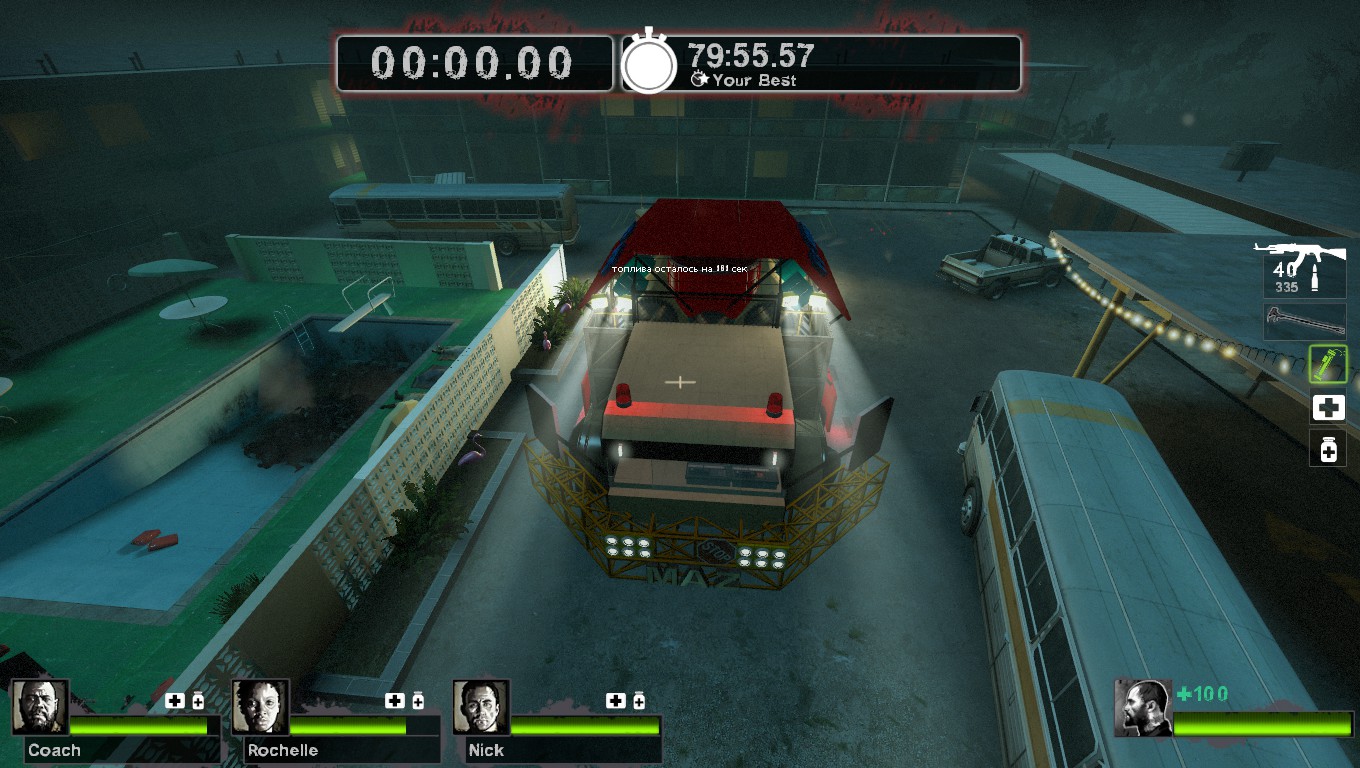Select the highlighted pipe bomb slot
The width and height of the screenshot is (1360, 768).
[x=1328, y=365]
